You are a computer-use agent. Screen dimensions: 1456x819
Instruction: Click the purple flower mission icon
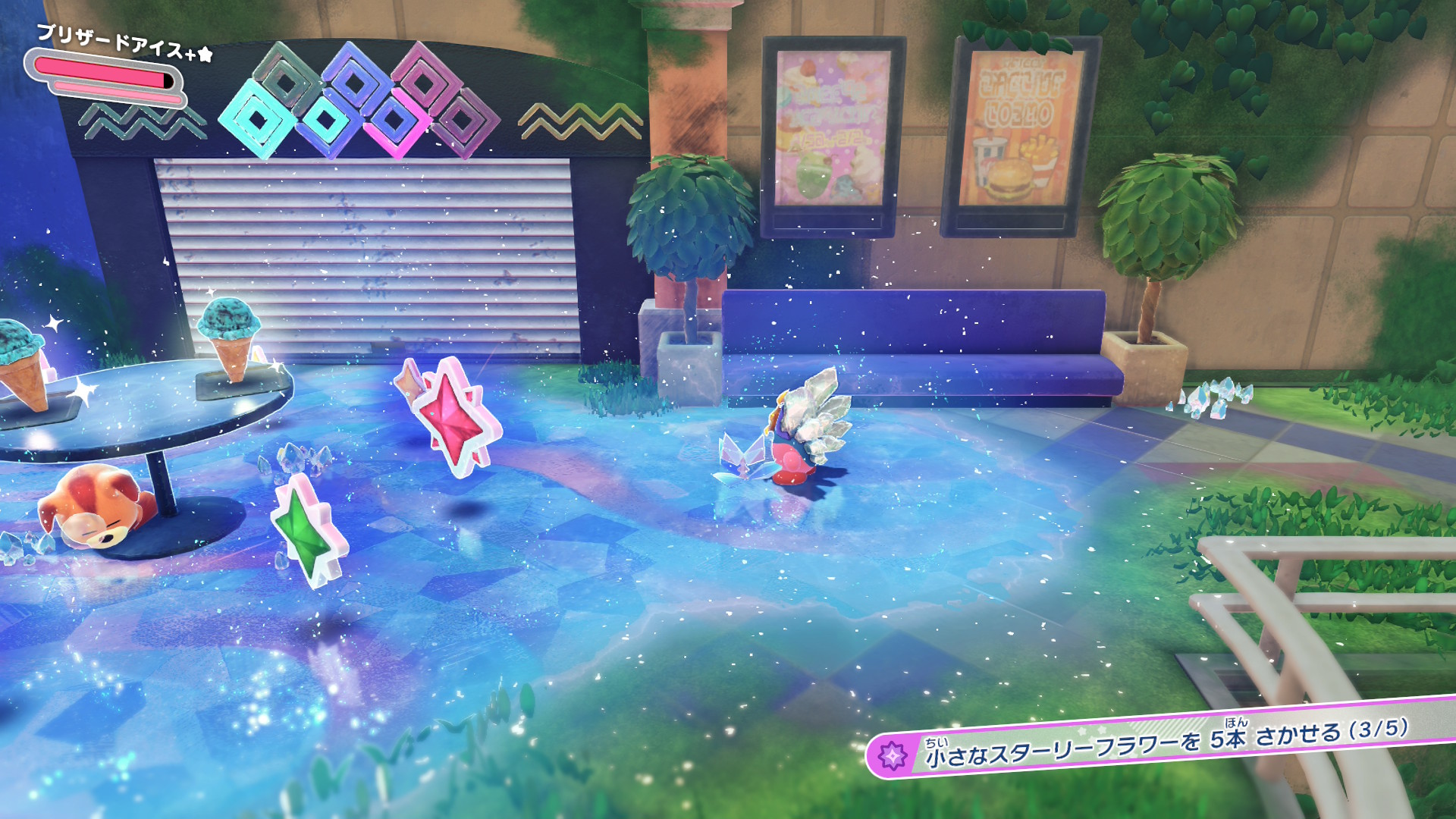coord(893,756)
